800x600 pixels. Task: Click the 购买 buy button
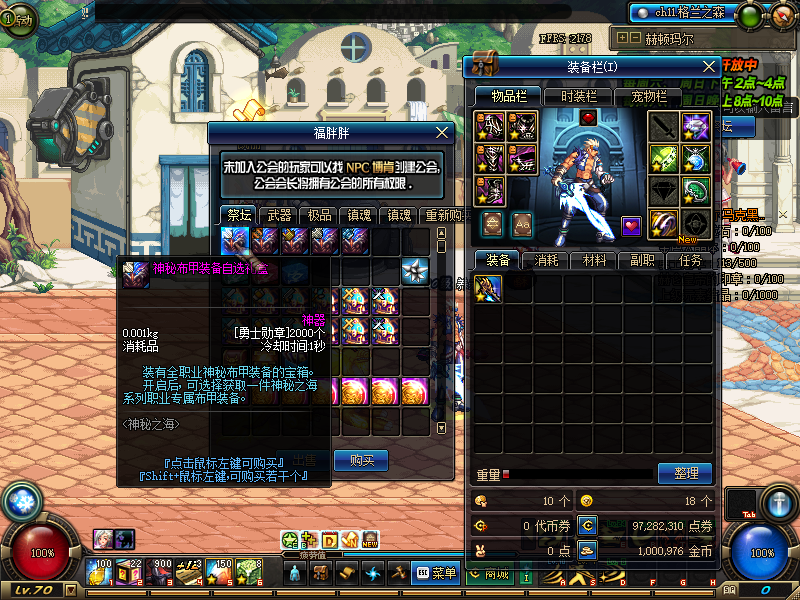pos(361,460)
